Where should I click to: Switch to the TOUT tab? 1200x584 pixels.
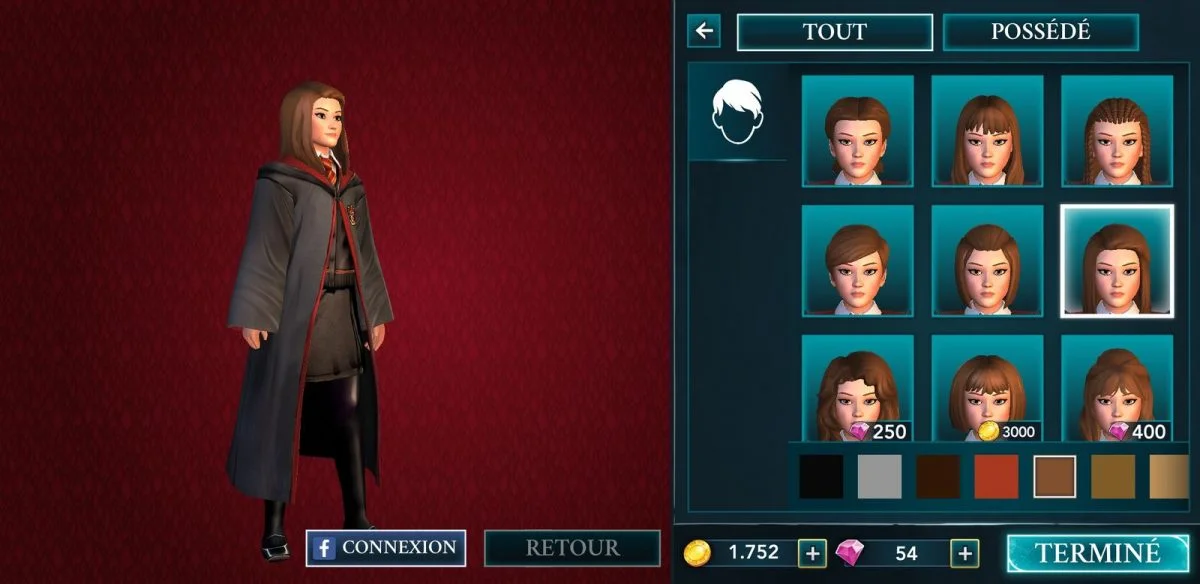tap(834, 32)
